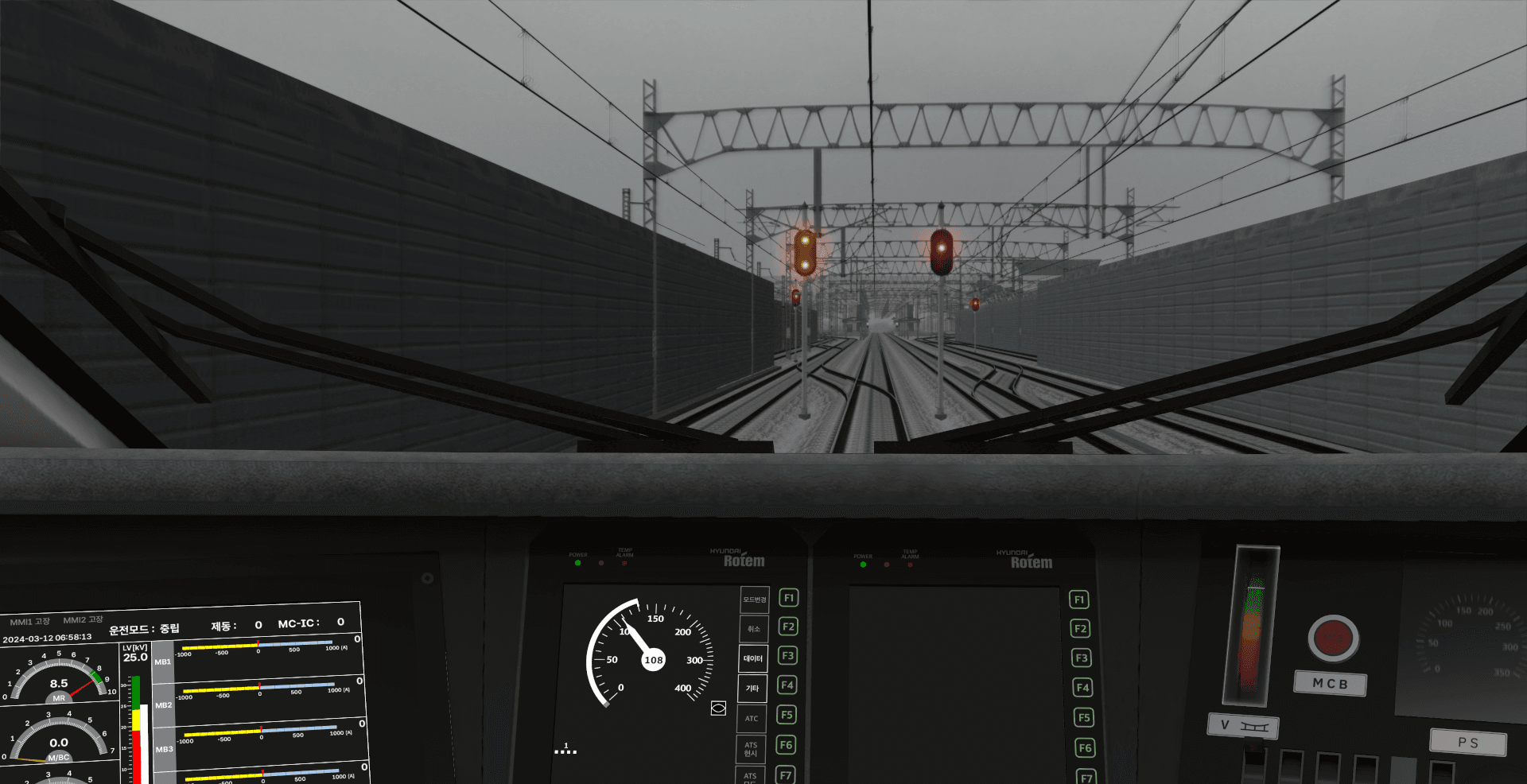Push the red MCB button
This screenshot has width=1527, height=784.
1333,638
